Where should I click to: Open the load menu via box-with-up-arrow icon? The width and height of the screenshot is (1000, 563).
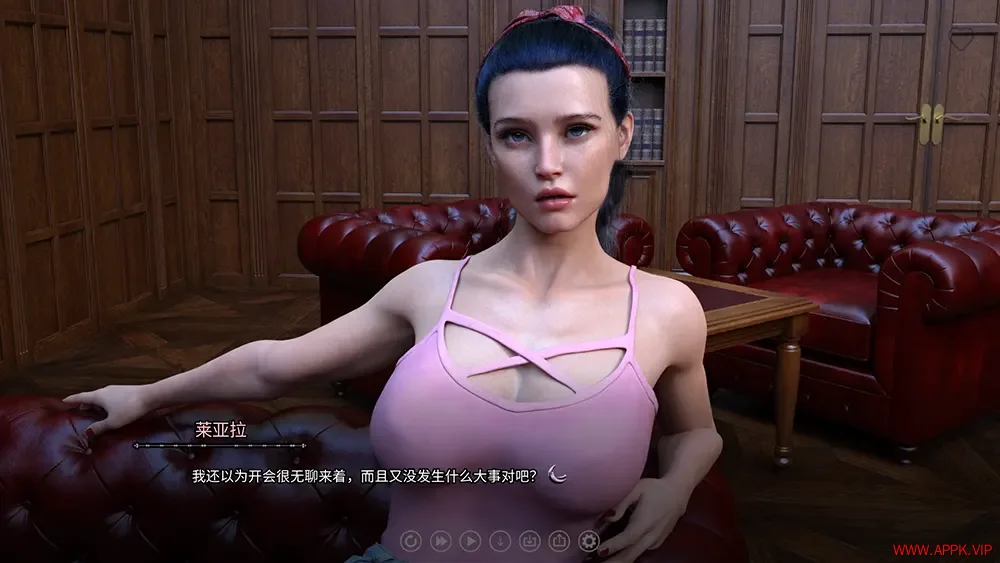(559, 541)
